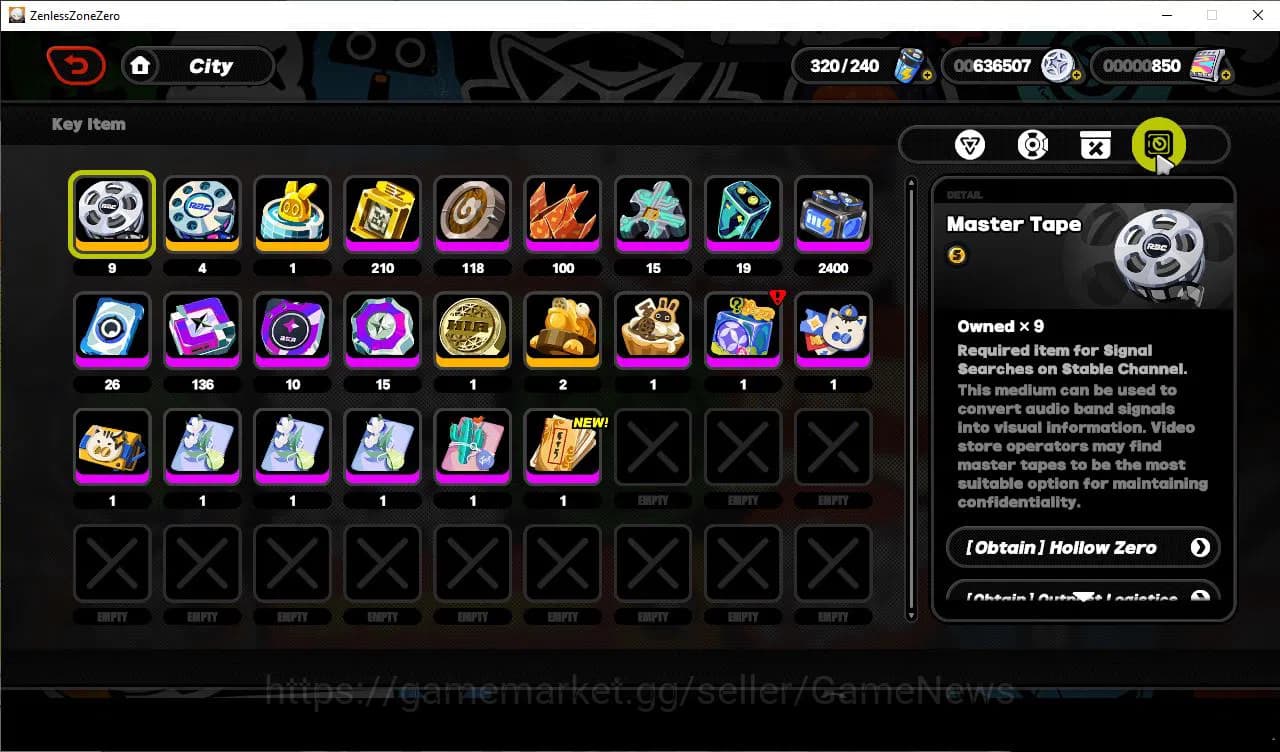Click the City home icon
The height and width of the screenshot is (752, 1280).
[140, 65]
